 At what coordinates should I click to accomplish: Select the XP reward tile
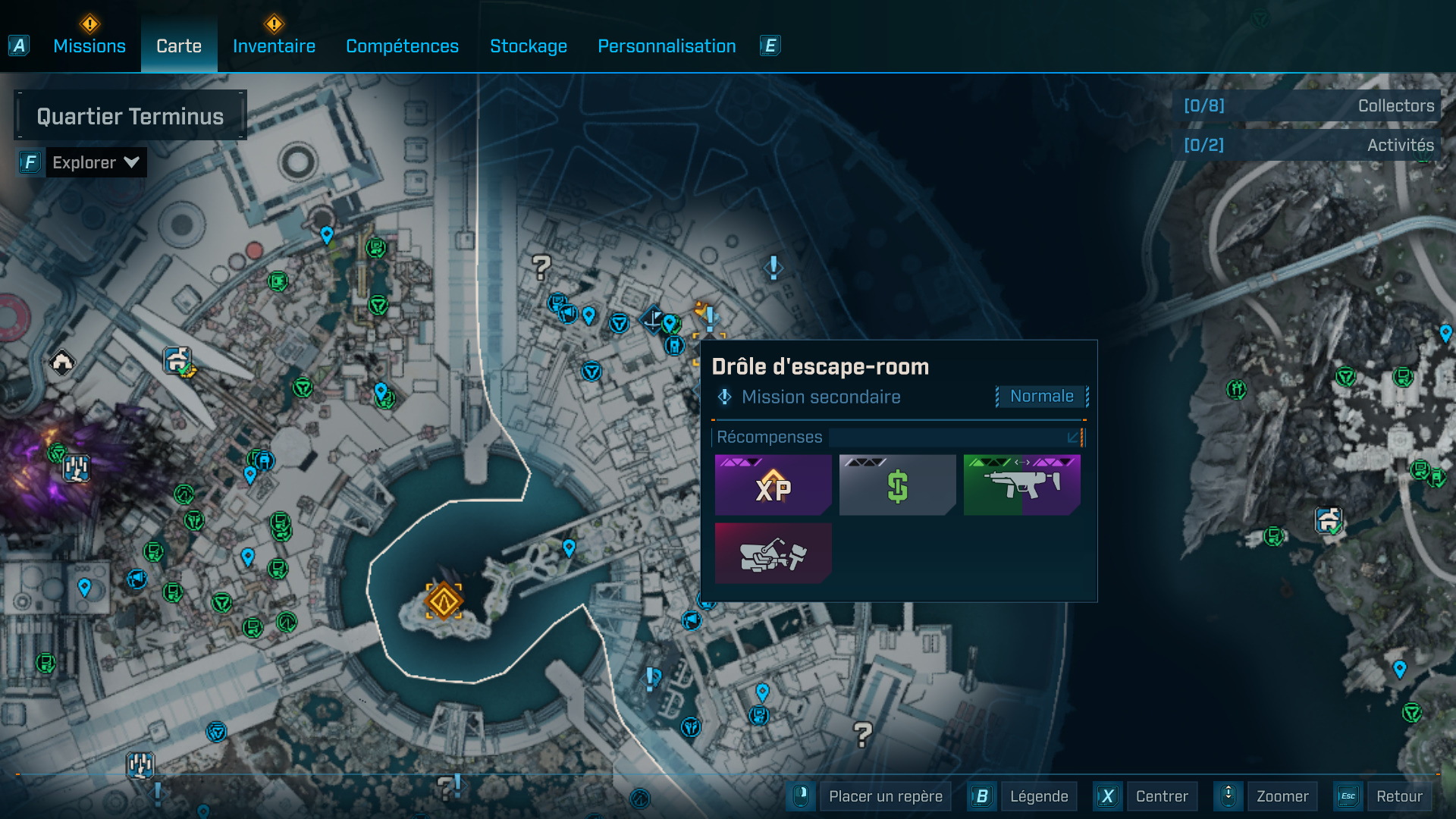[x=773, y=485]
